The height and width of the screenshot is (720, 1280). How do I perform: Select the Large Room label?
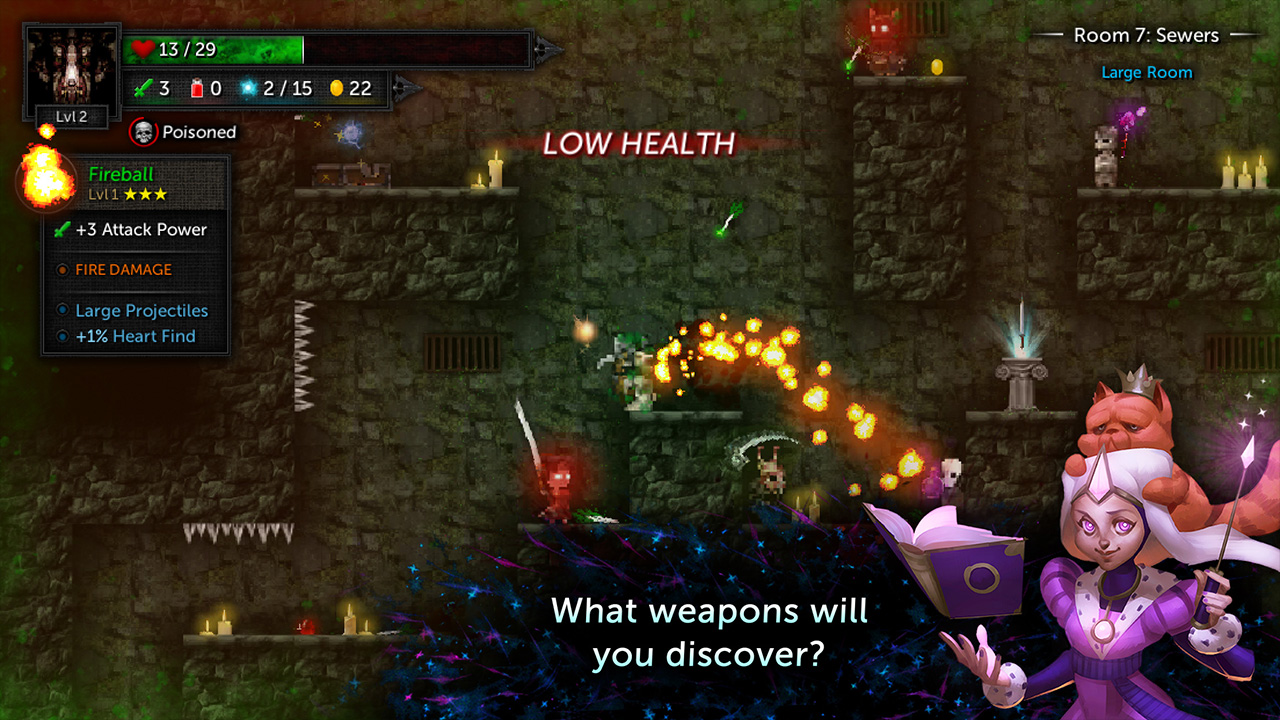point(1146,72)
